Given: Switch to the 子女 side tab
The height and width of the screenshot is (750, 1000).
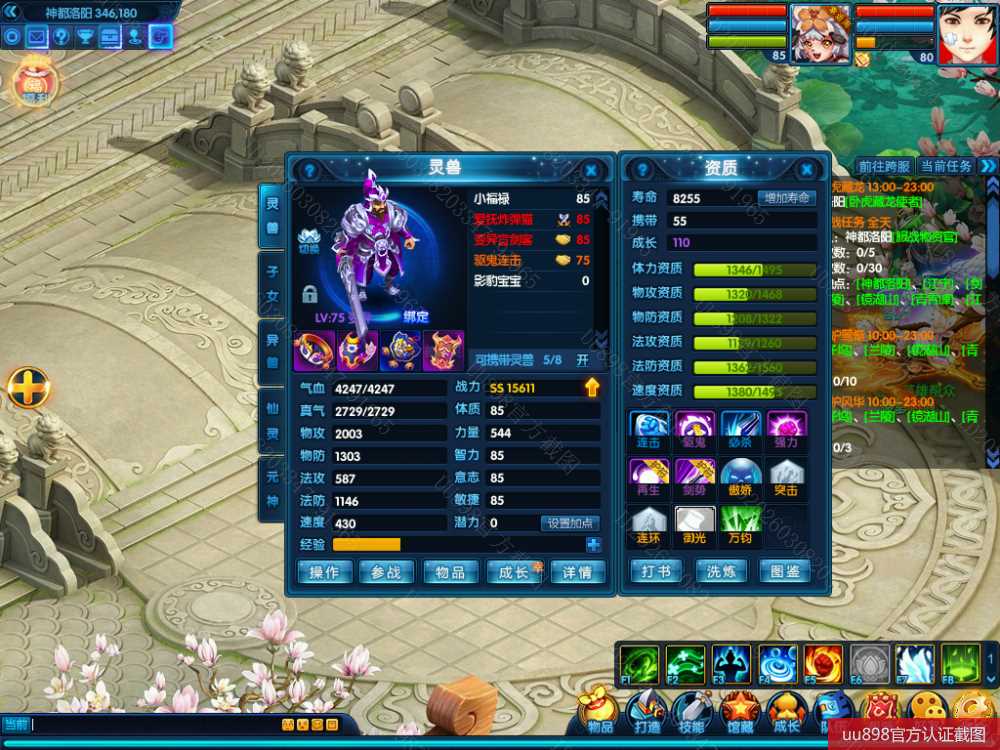Looking at the screenshot, I should (x=271, y=283).
